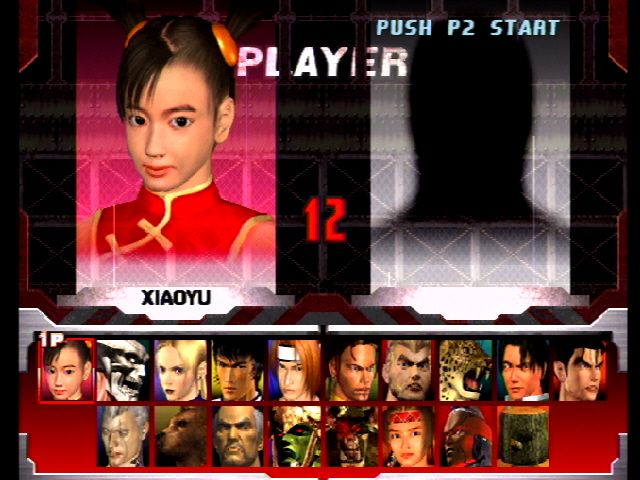This screenshot has width=640, height=480.
Task: Choose Yoshimitsu's skull-mask portrait
Action: click(124, 370)
